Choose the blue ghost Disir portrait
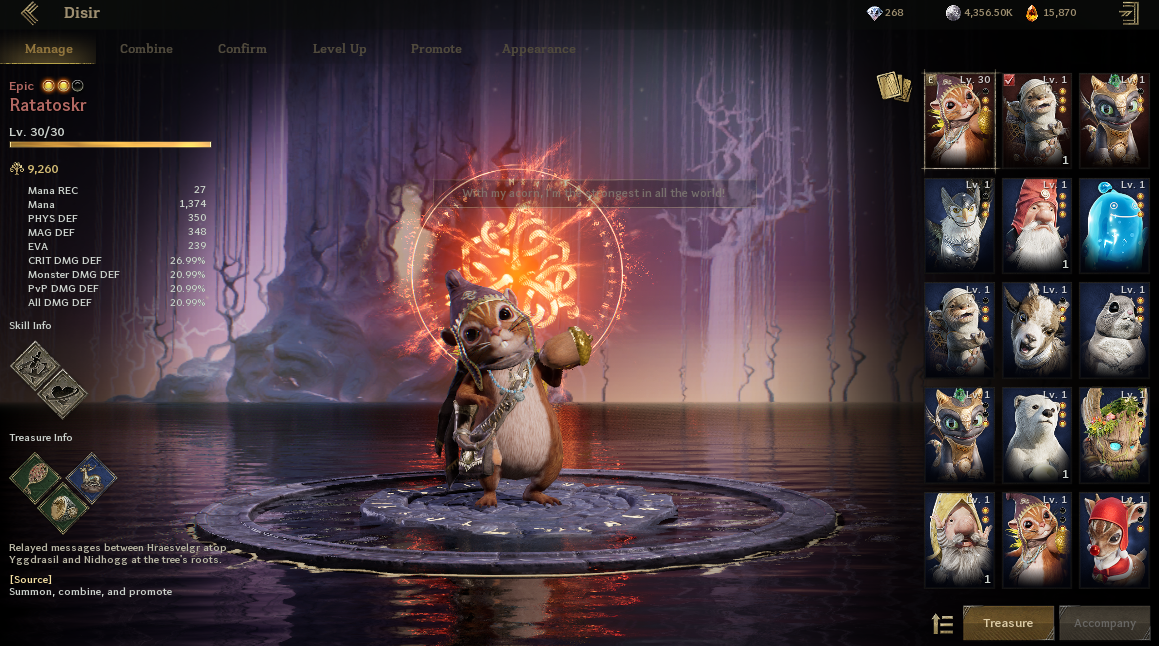This screenshot has width=1159, height=646. [1114, 225]
